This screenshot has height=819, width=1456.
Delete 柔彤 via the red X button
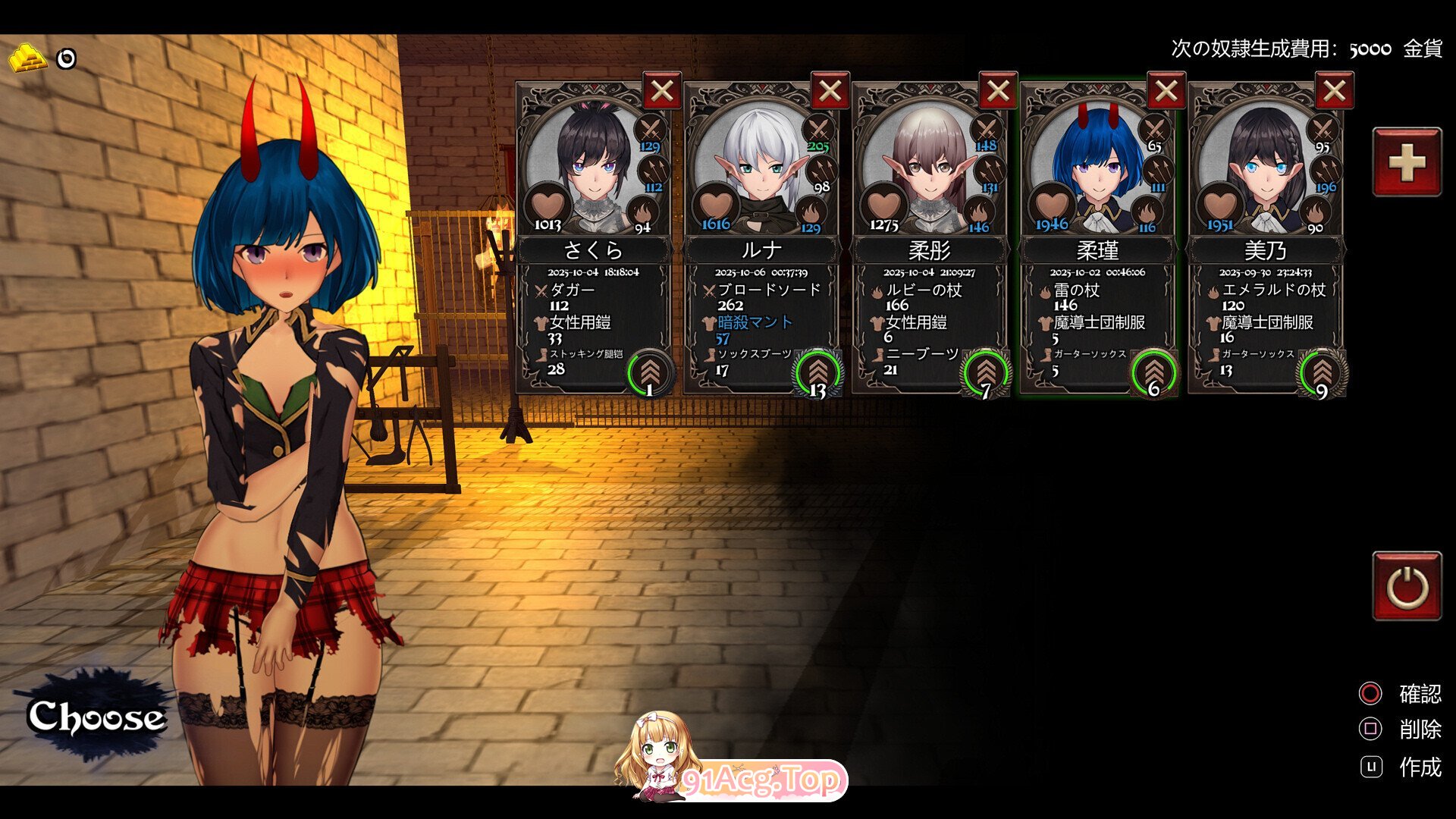coord(999,92)
